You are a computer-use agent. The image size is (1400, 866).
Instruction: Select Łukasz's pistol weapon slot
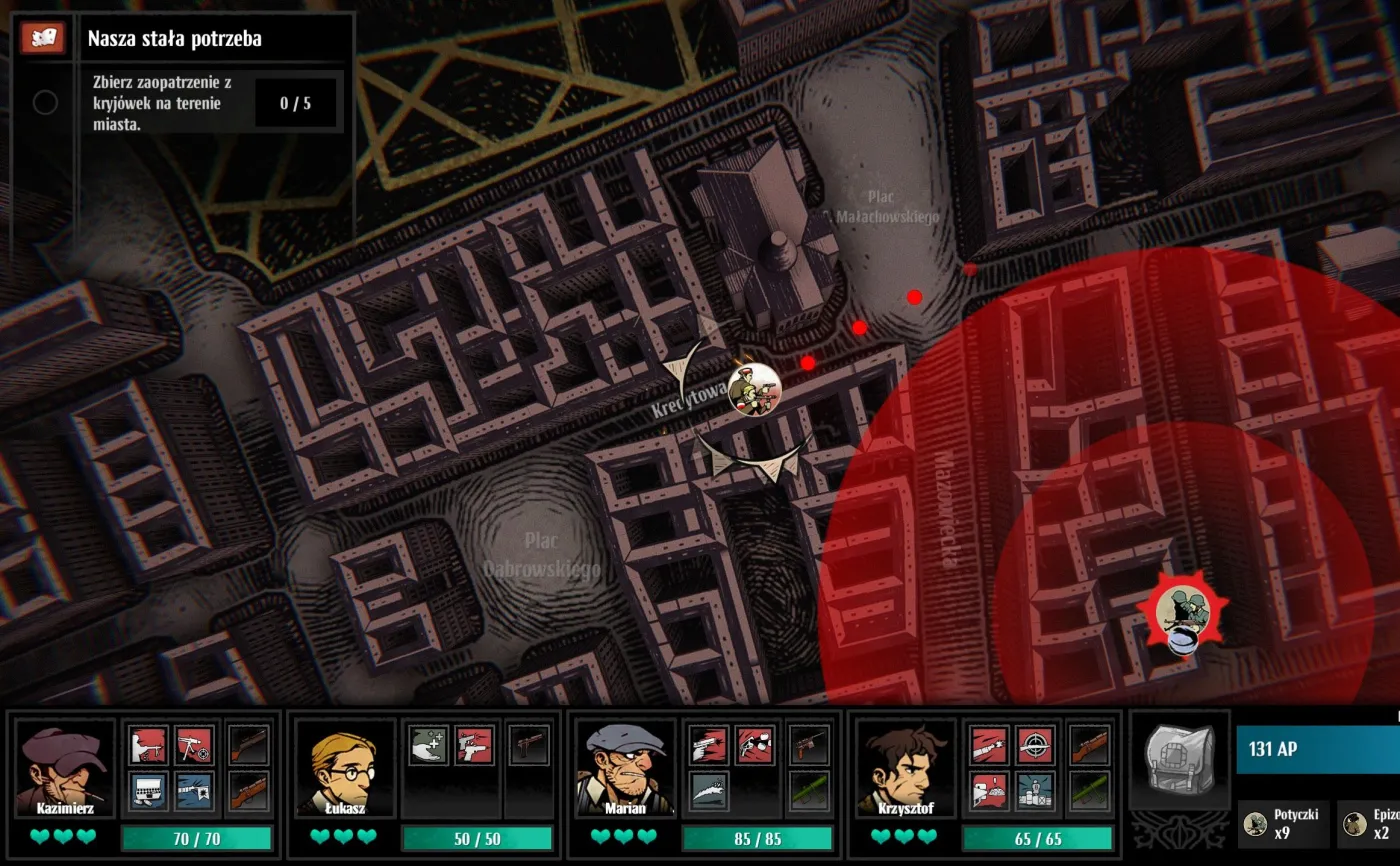529,745
